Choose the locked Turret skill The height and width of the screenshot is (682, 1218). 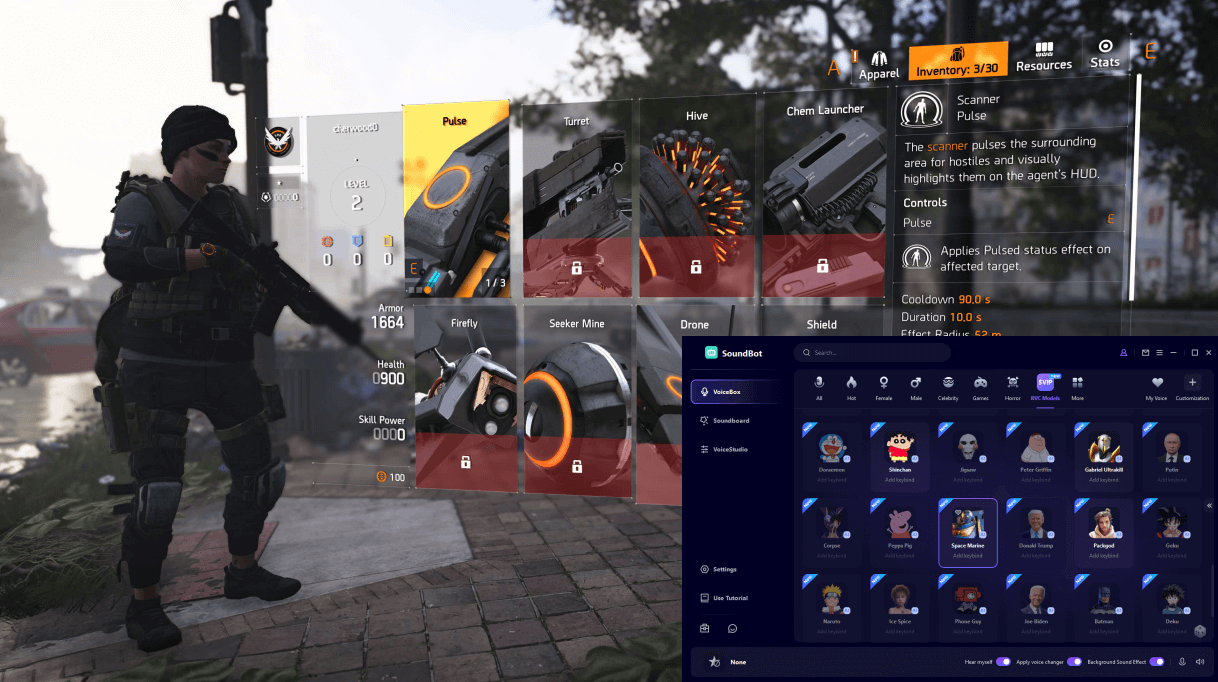point(577,200)
